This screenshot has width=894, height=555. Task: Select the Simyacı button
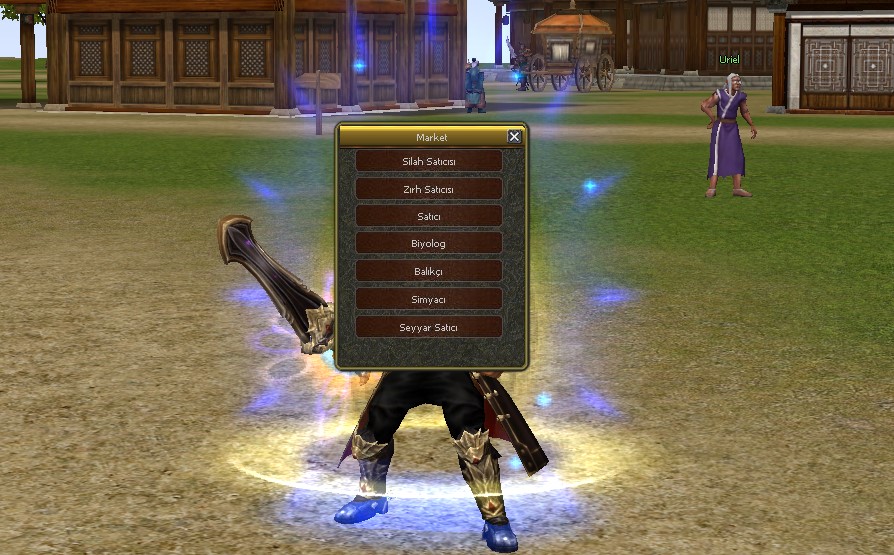coord(429,299)
